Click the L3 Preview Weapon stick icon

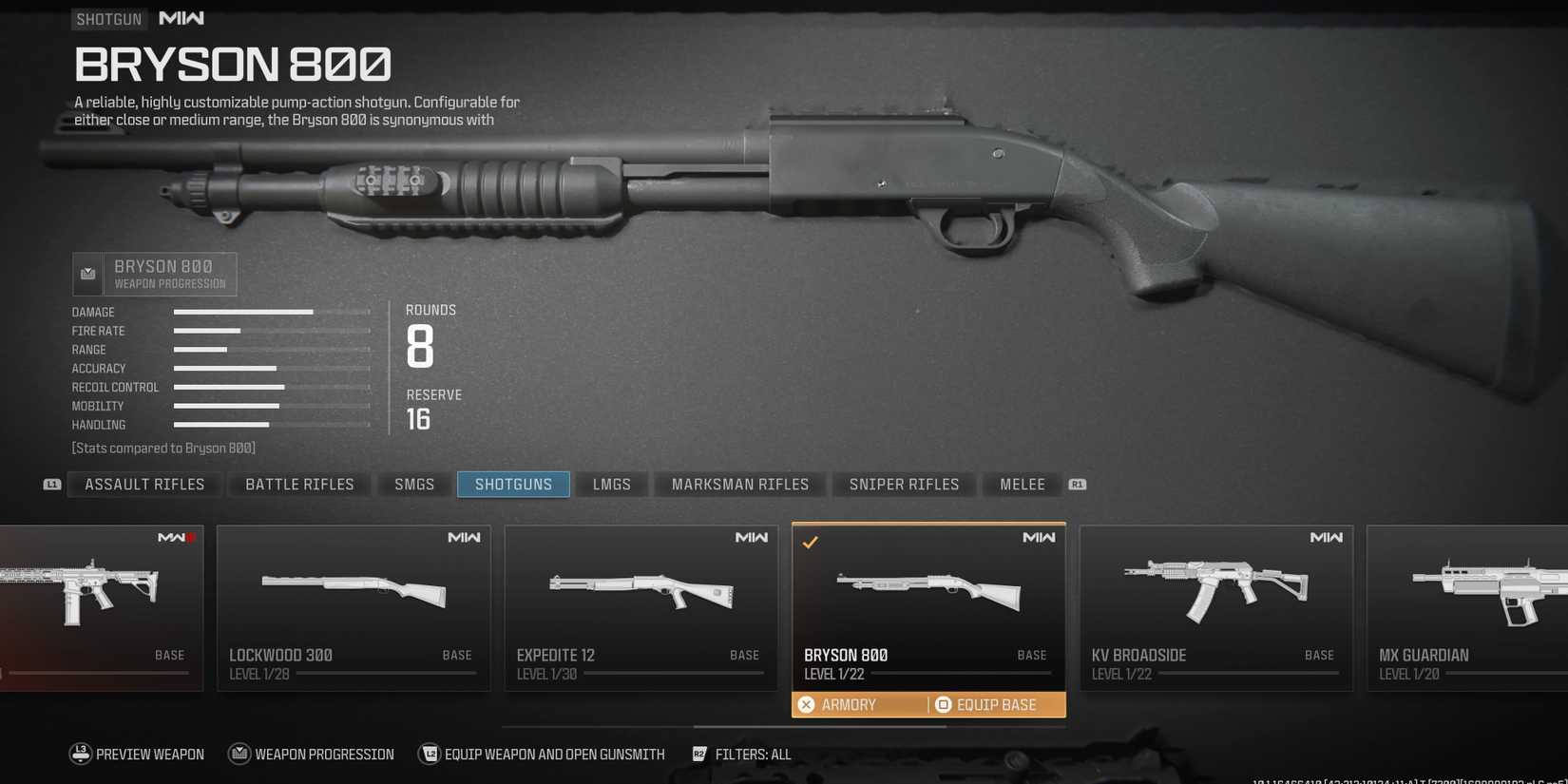[x=81, y=754]
